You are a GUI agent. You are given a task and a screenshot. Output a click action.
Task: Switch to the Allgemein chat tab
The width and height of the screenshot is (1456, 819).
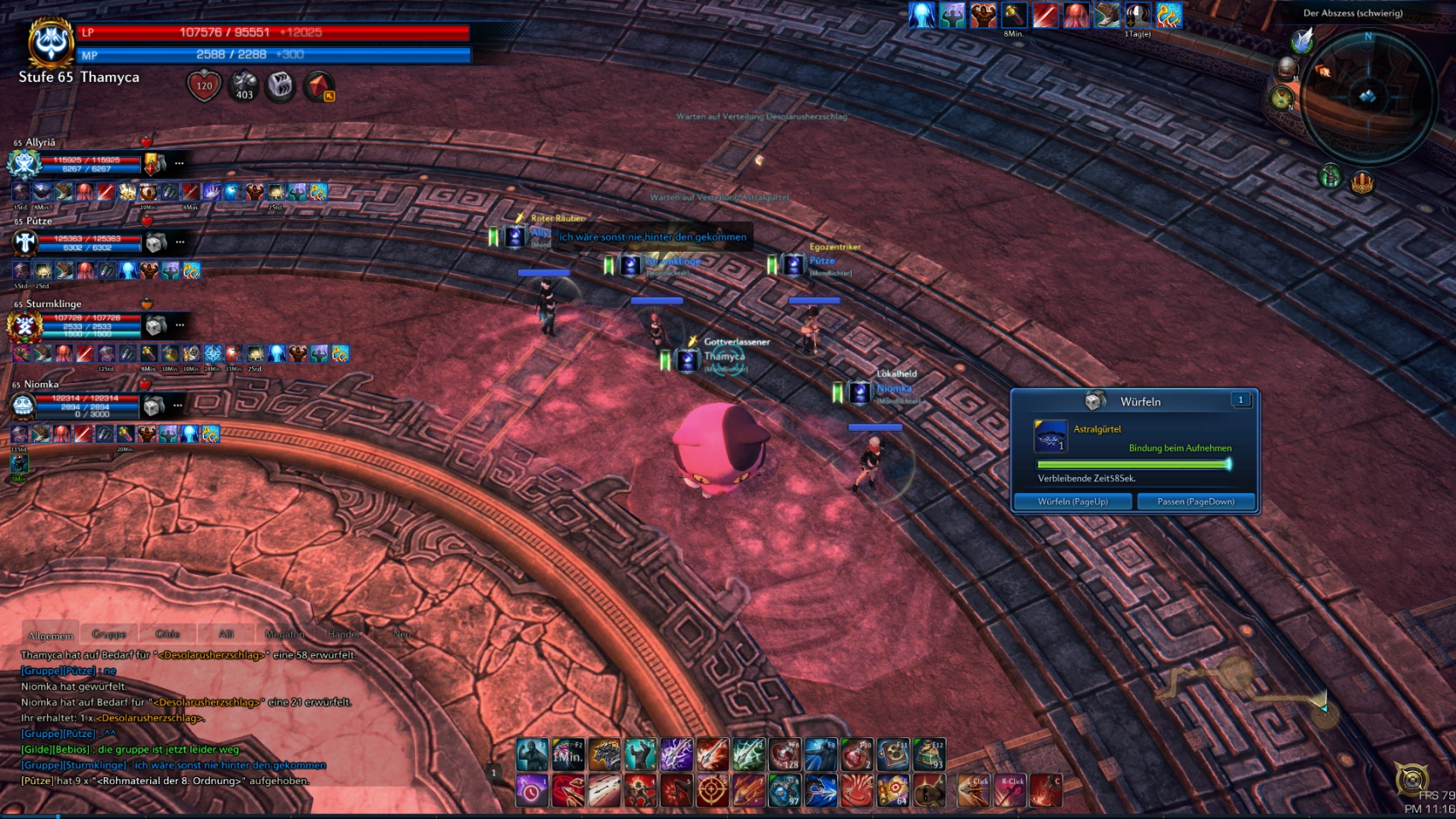51,636
